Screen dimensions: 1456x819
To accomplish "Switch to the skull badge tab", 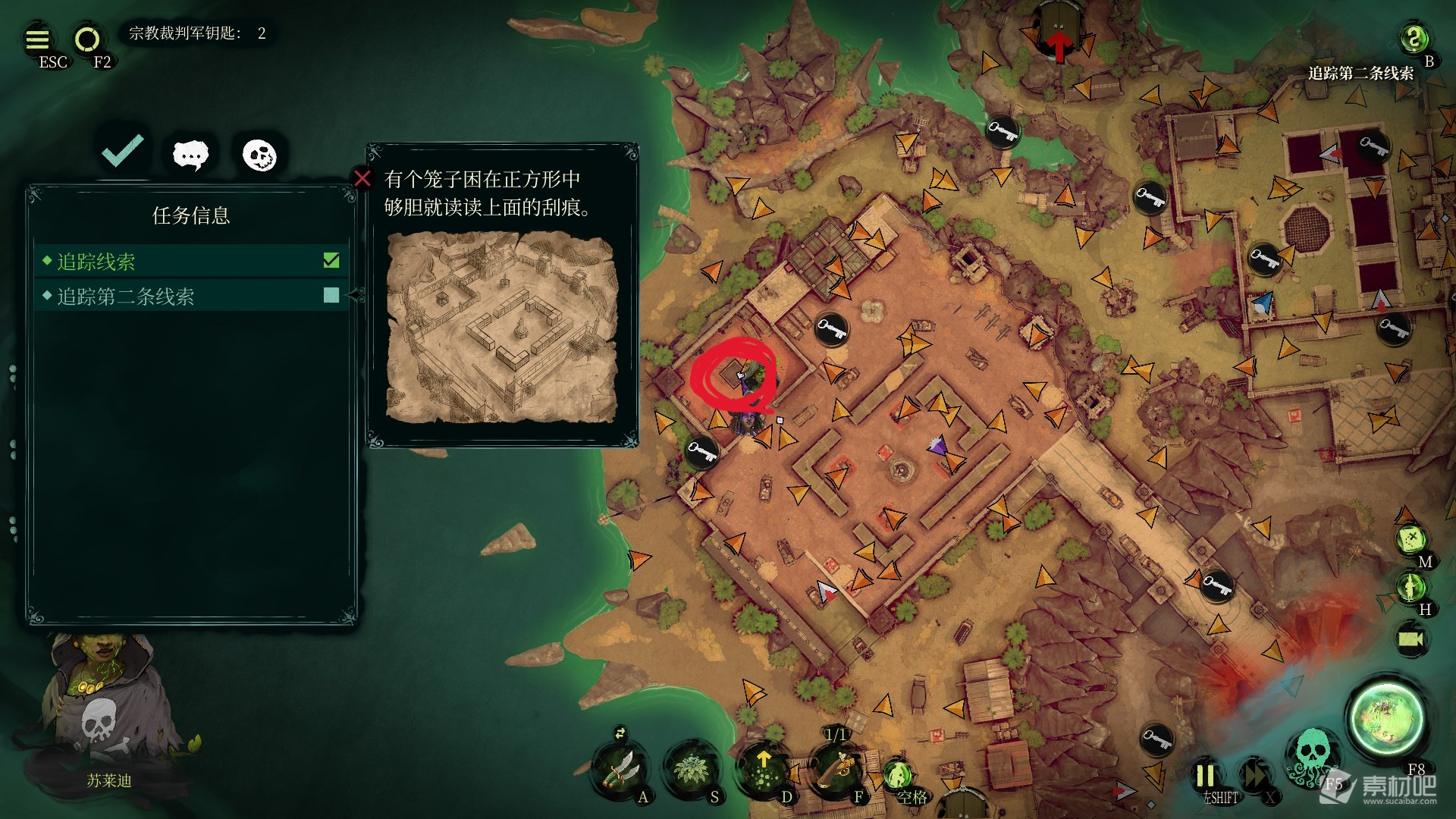I will (x=259, y=155).
